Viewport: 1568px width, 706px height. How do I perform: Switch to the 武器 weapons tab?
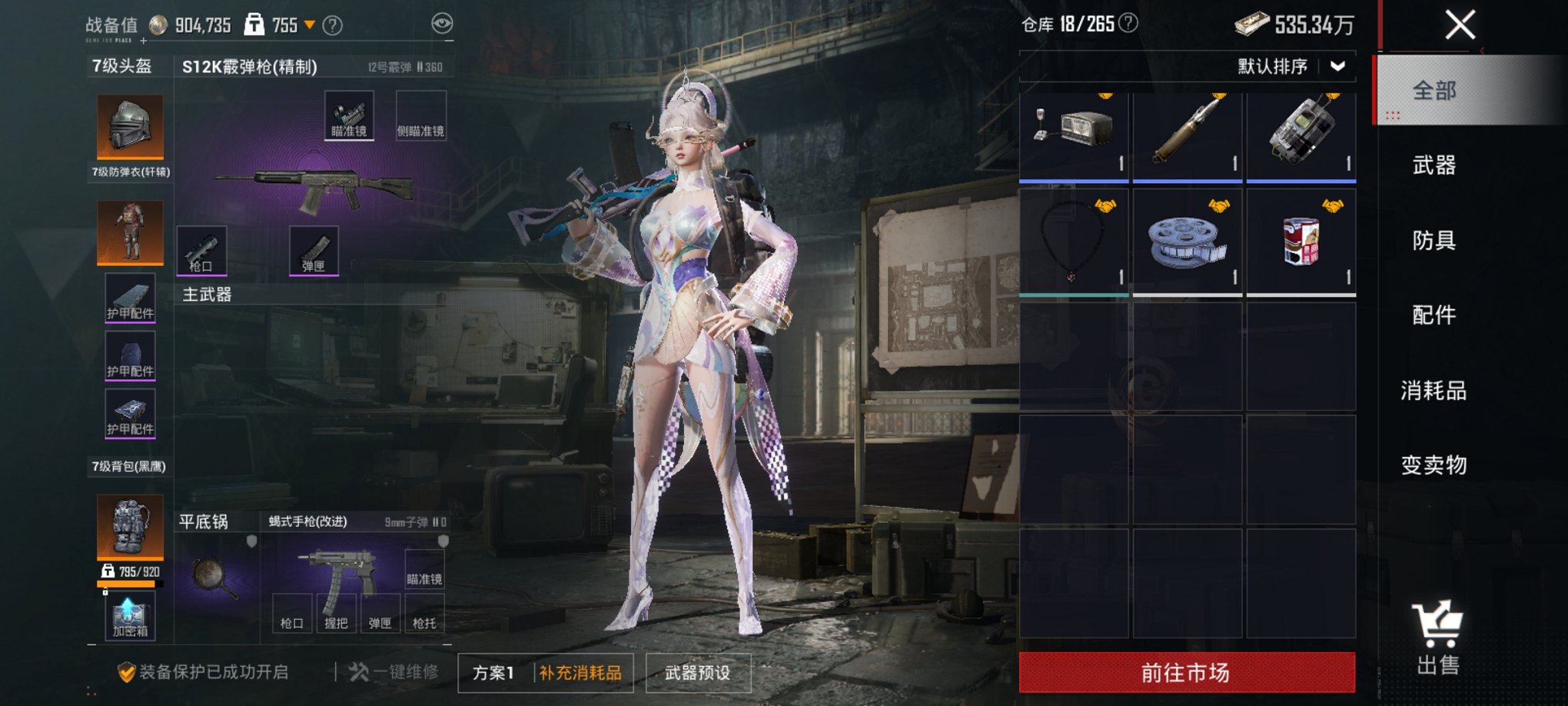(x=1433, y=165)
